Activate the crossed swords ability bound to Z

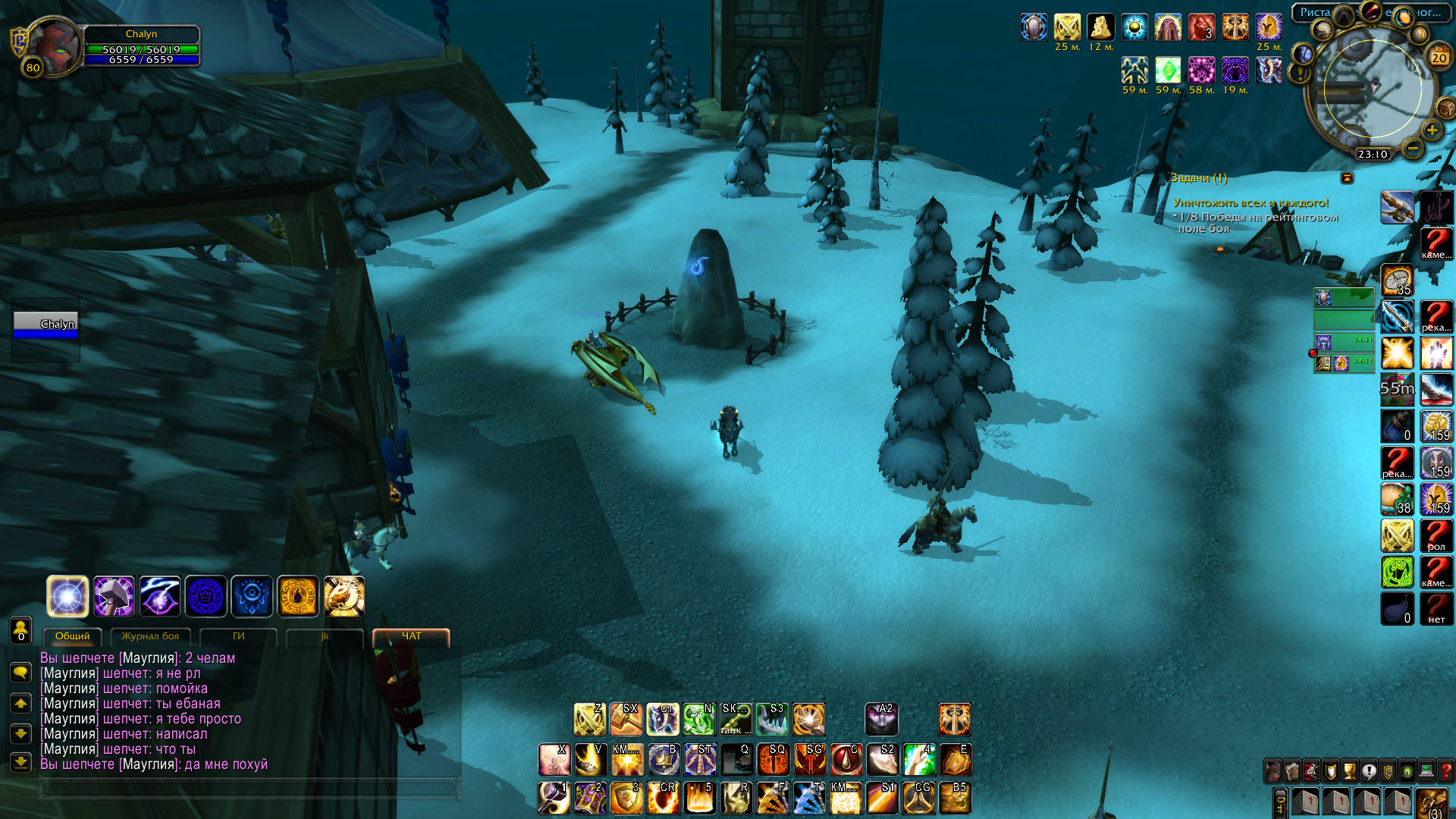point(589,719)
